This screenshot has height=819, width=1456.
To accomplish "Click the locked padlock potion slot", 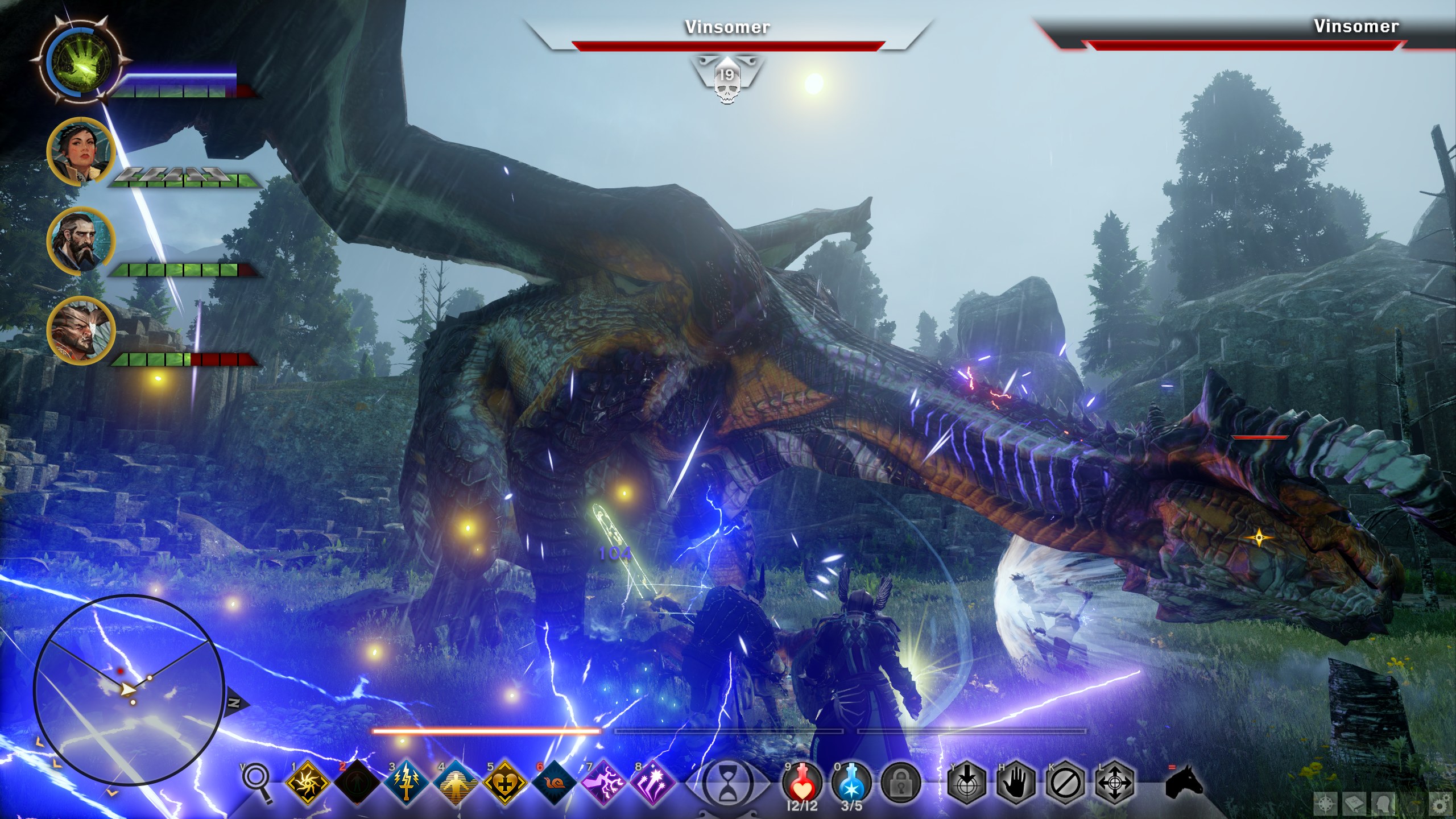I will 901,784.
